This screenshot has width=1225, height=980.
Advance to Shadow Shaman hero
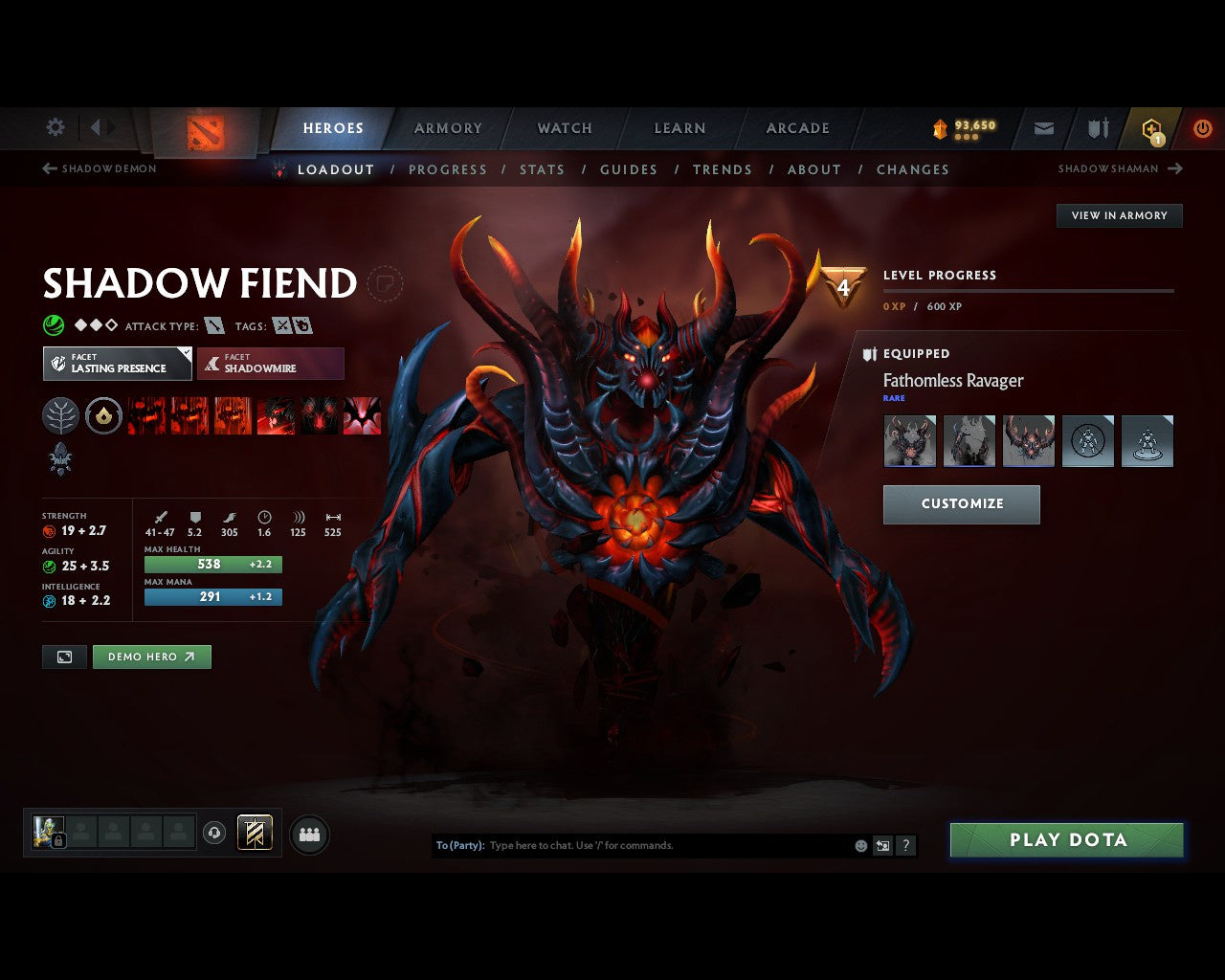pyautogui.click(x=1174, y=168)
